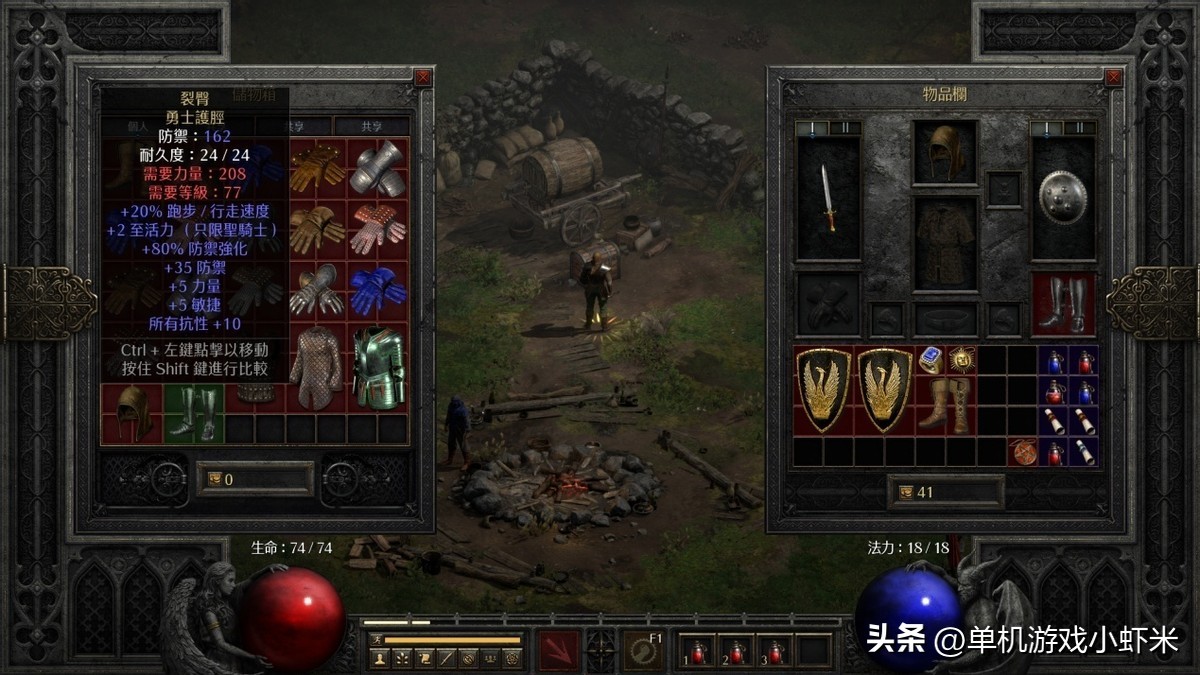Click the equipped sword weapon slot

(828, 198)
